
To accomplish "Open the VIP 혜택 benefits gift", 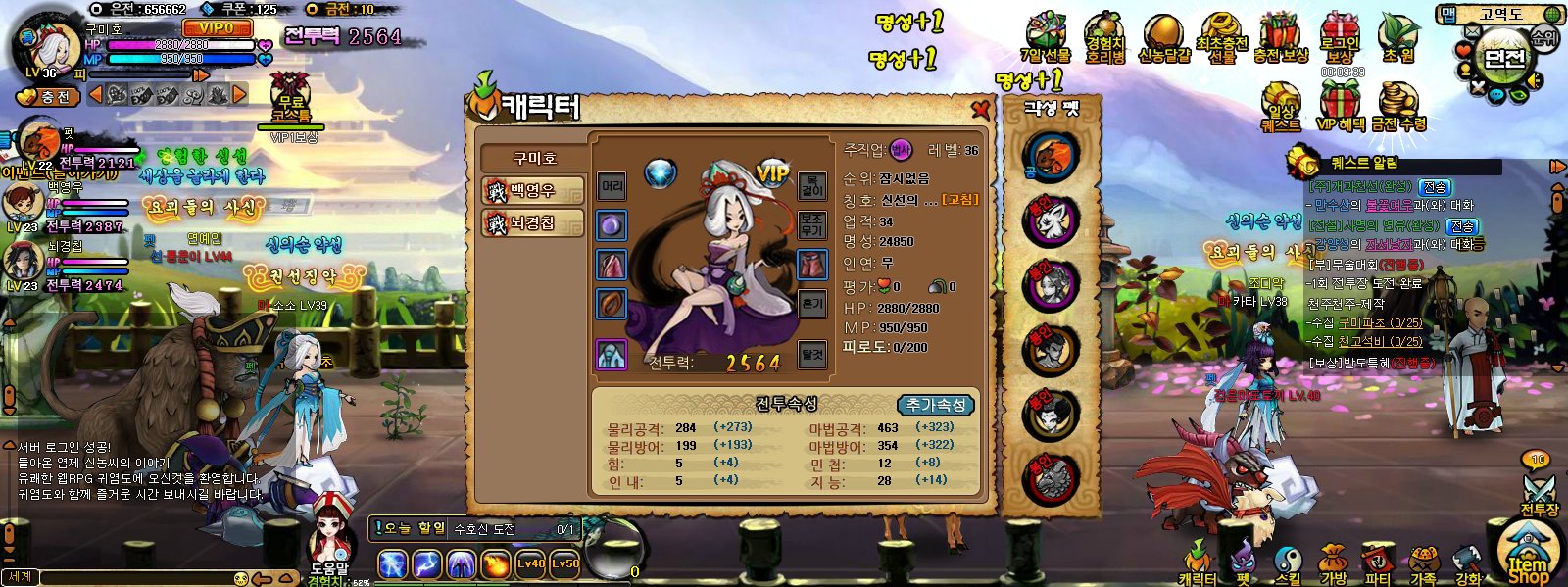I will point(1340,108).
